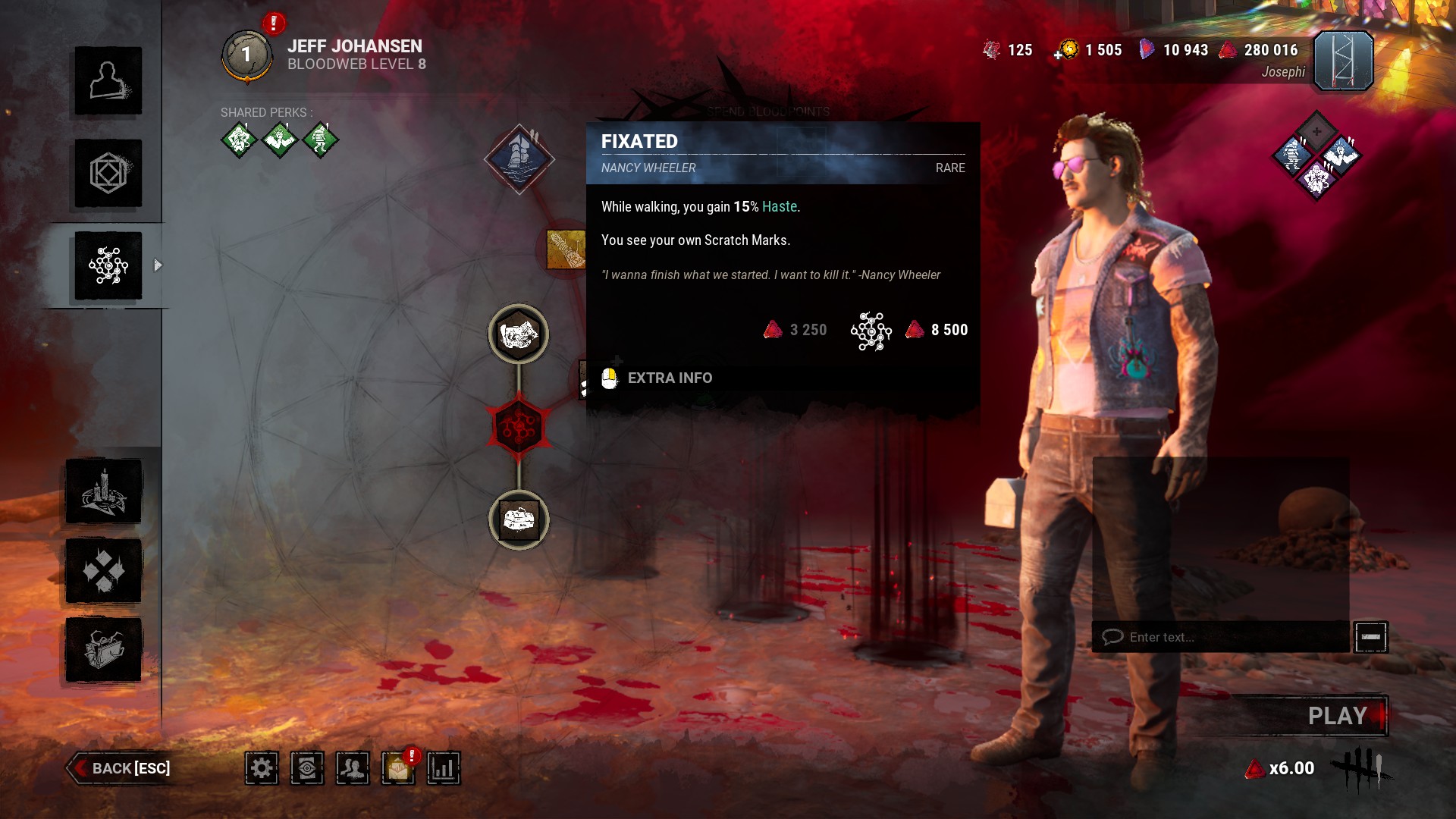
Task: Minimize the chat panel
Action: [x=1371, y=637]
